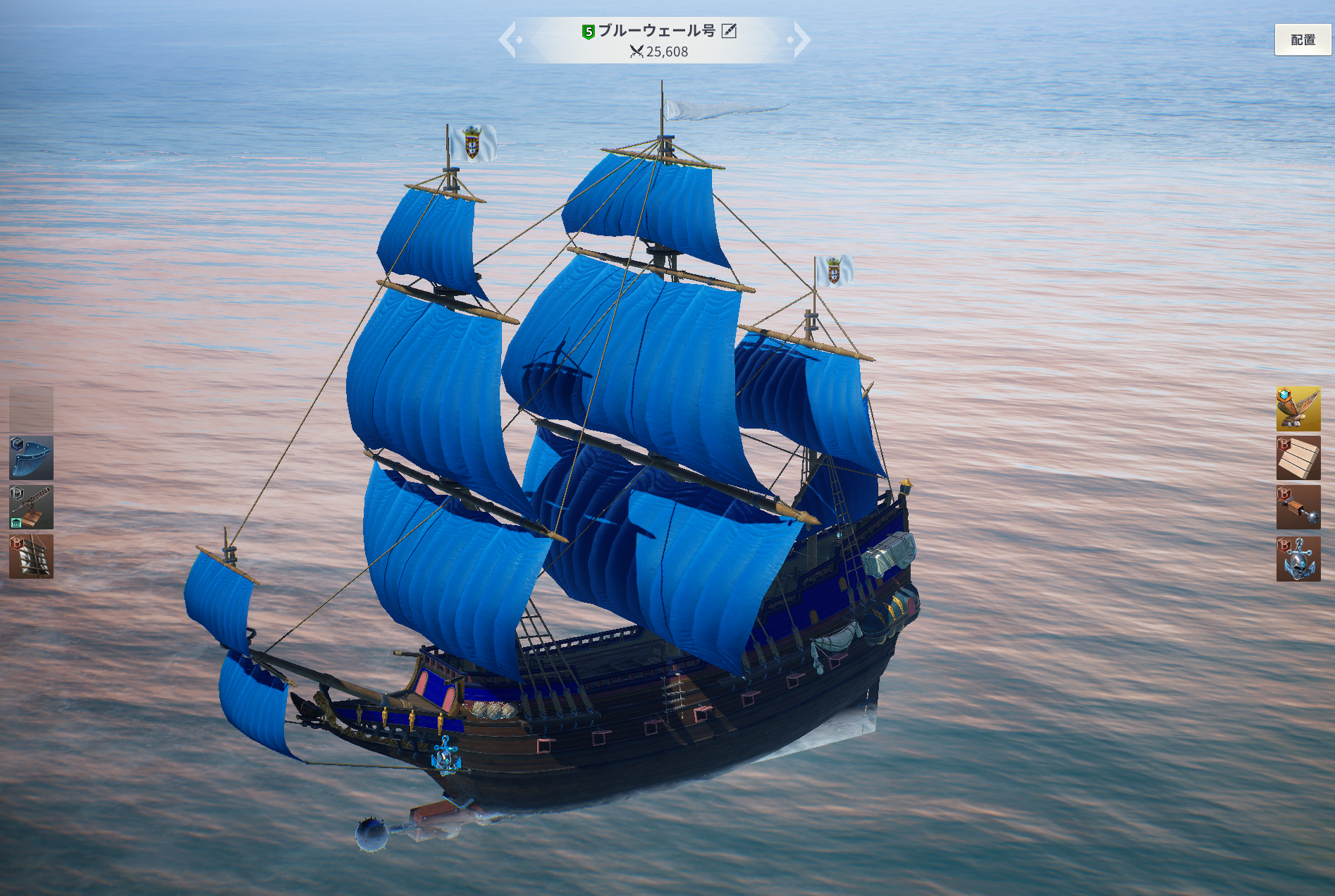Select the wooden planks equipment slot
The height and width of the screenshot is (896, 1335).
tap(1298, 458)
